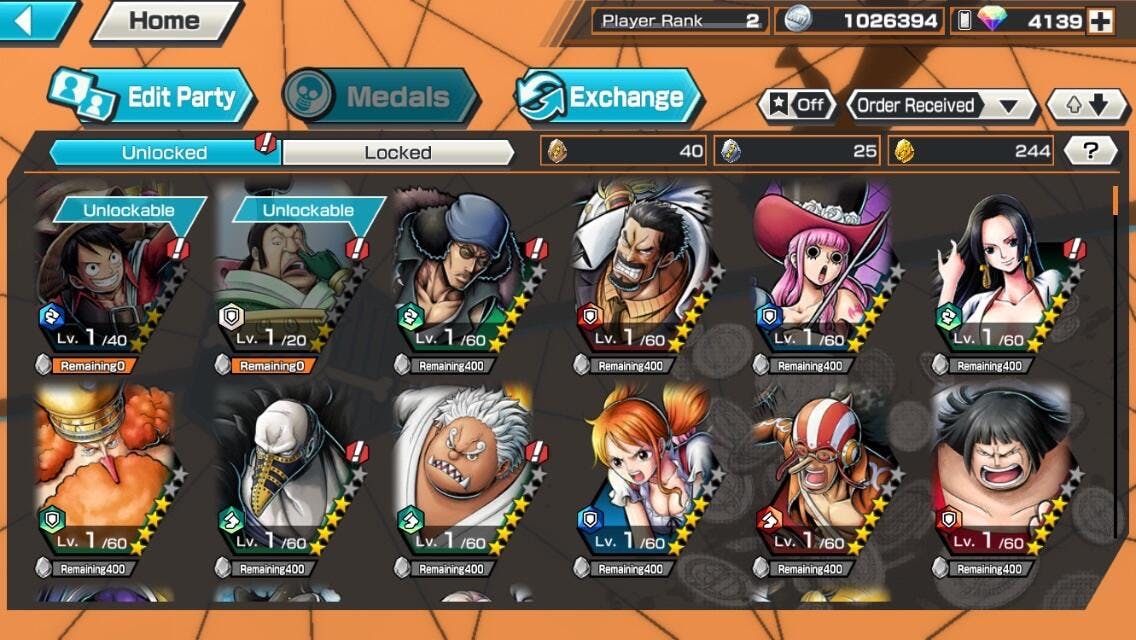Viewport: 1136px width, 640px height.
Task: Open the Medals menu
Action: 380,97
